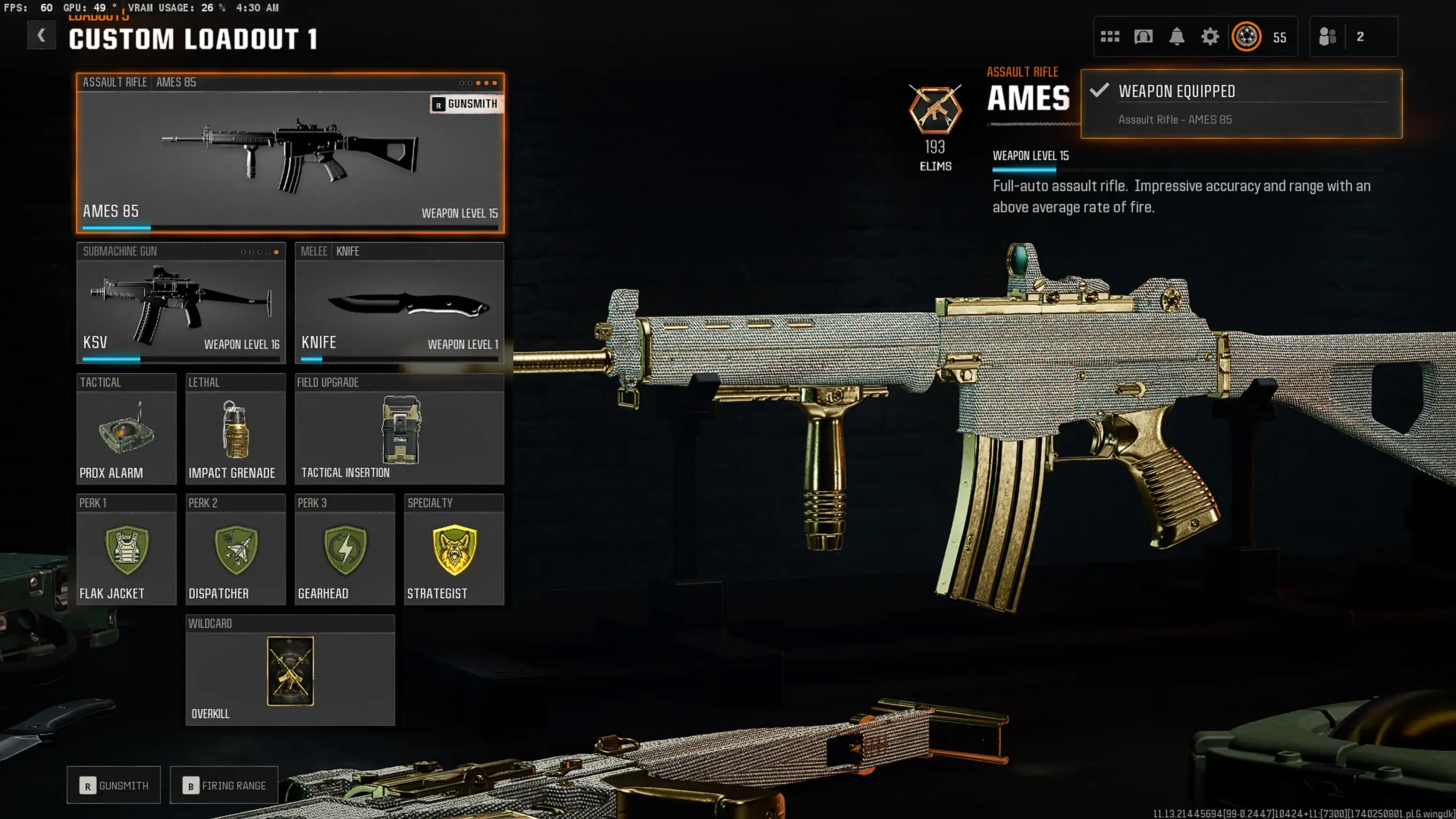Open the settings gear icon

click(1210, 36)
